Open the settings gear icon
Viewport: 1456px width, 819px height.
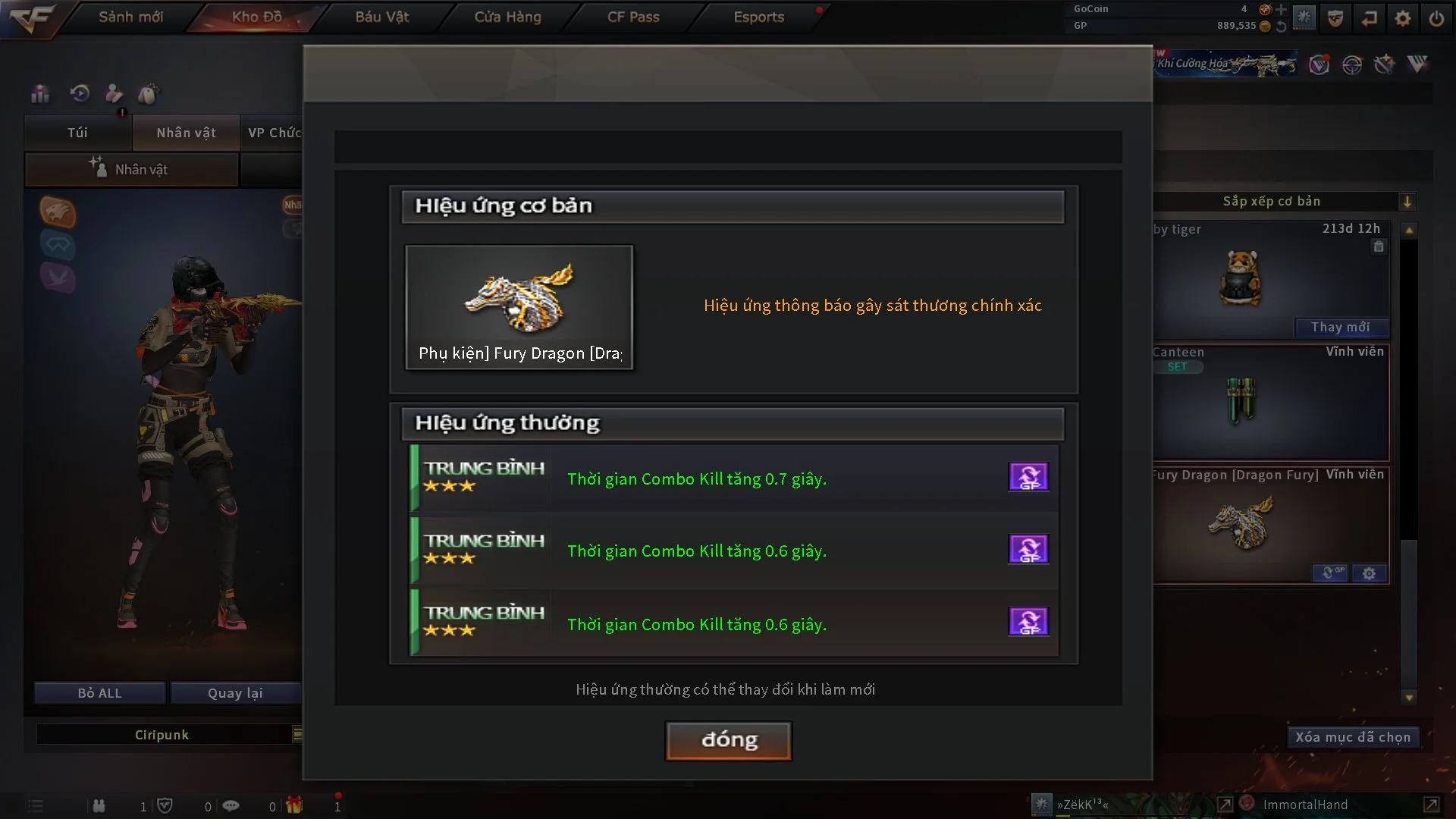[1403, 18]
